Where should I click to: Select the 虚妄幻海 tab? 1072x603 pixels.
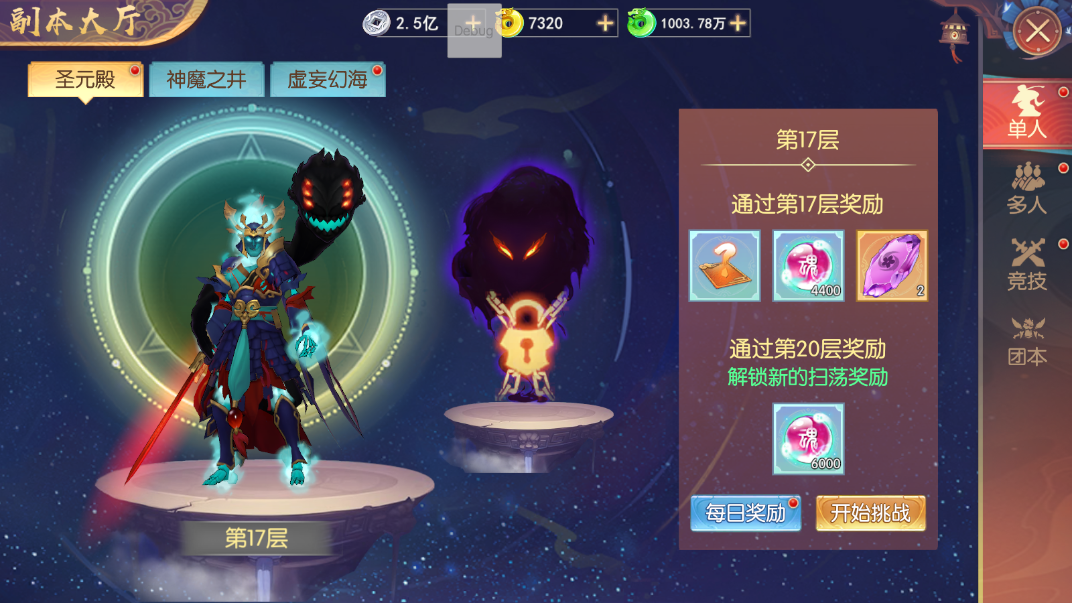pos(327,80)
